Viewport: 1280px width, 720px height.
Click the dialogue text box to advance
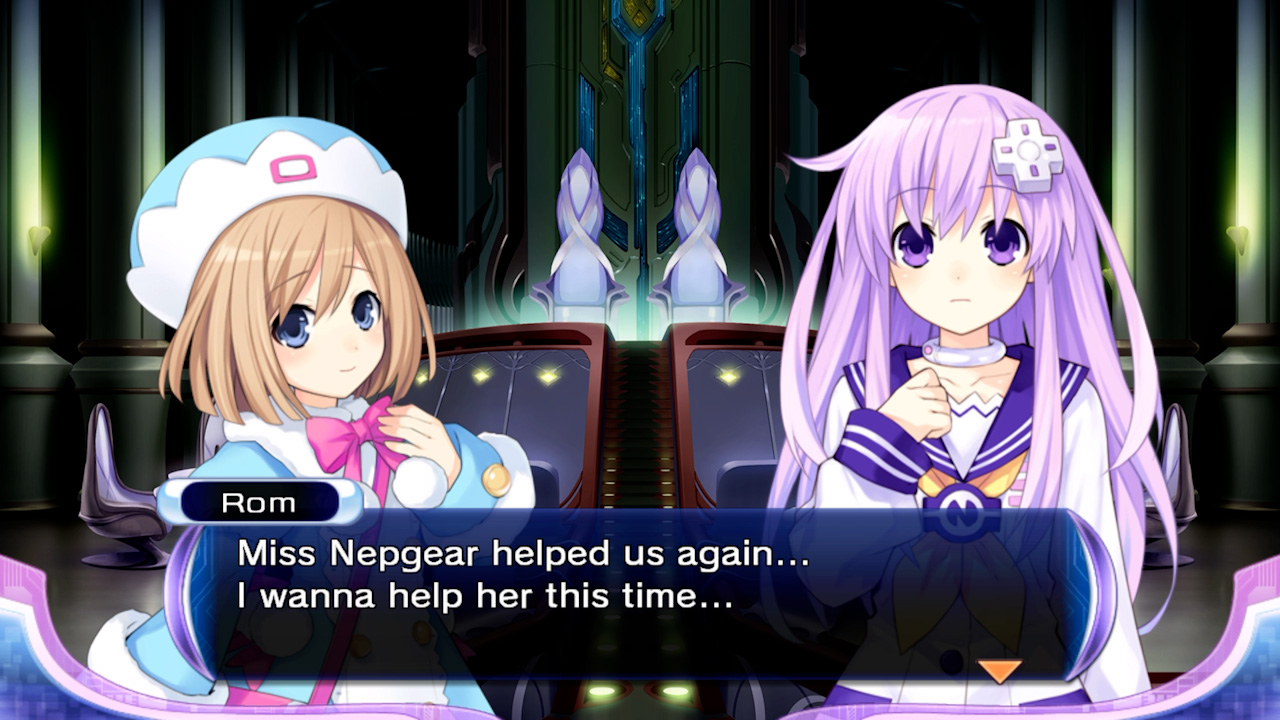click(640, 580)
